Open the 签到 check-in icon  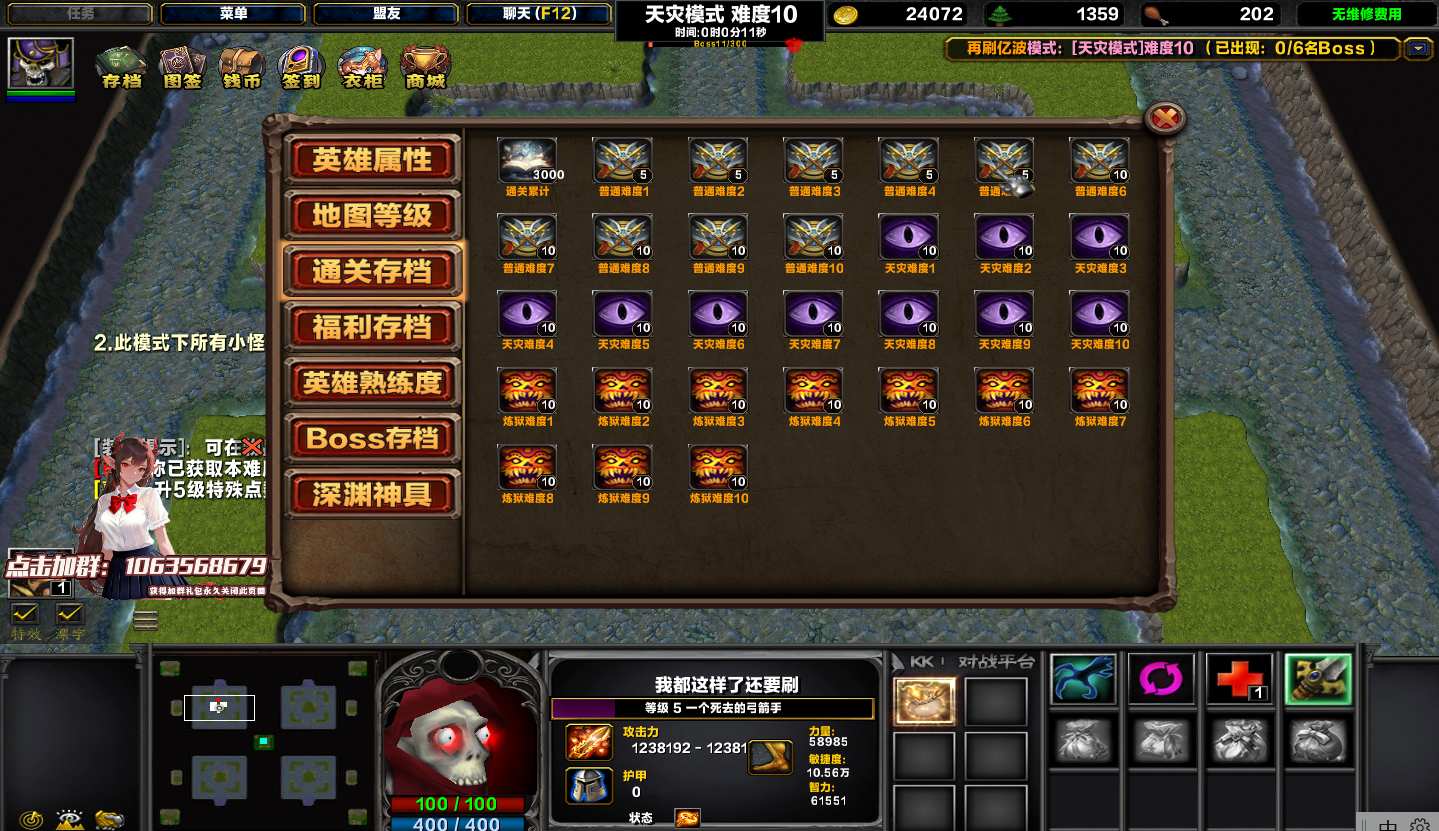(x=301, y=66)
